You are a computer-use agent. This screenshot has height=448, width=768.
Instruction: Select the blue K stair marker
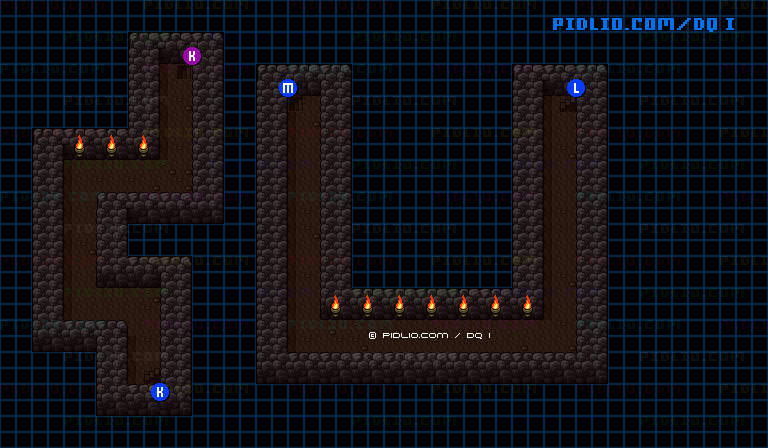click(x=160, y=392)
